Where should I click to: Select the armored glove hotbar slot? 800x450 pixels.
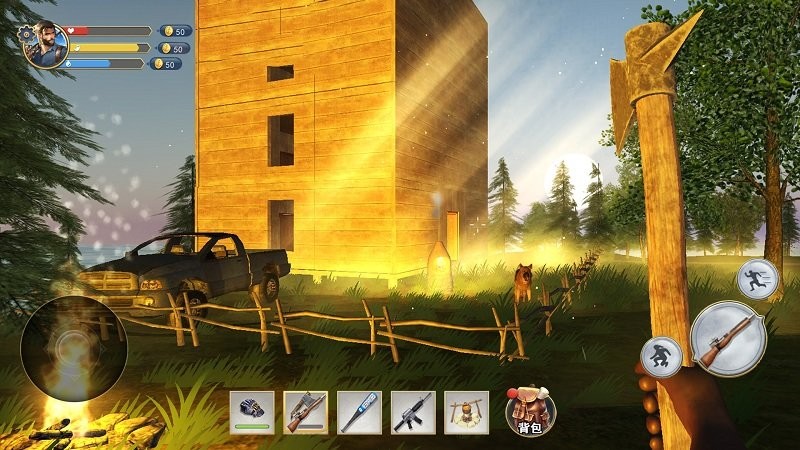click(x=251, y=411)
